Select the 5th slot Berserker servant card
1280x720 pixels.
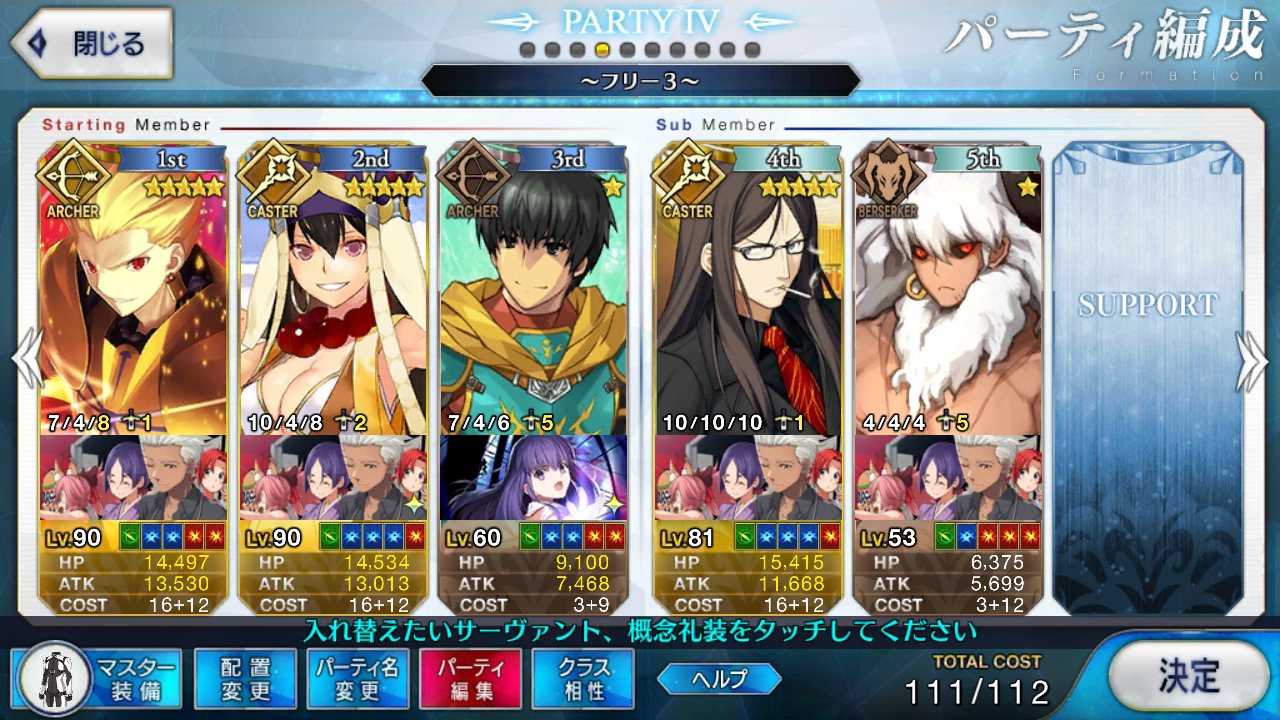click(x=947, y=290)
